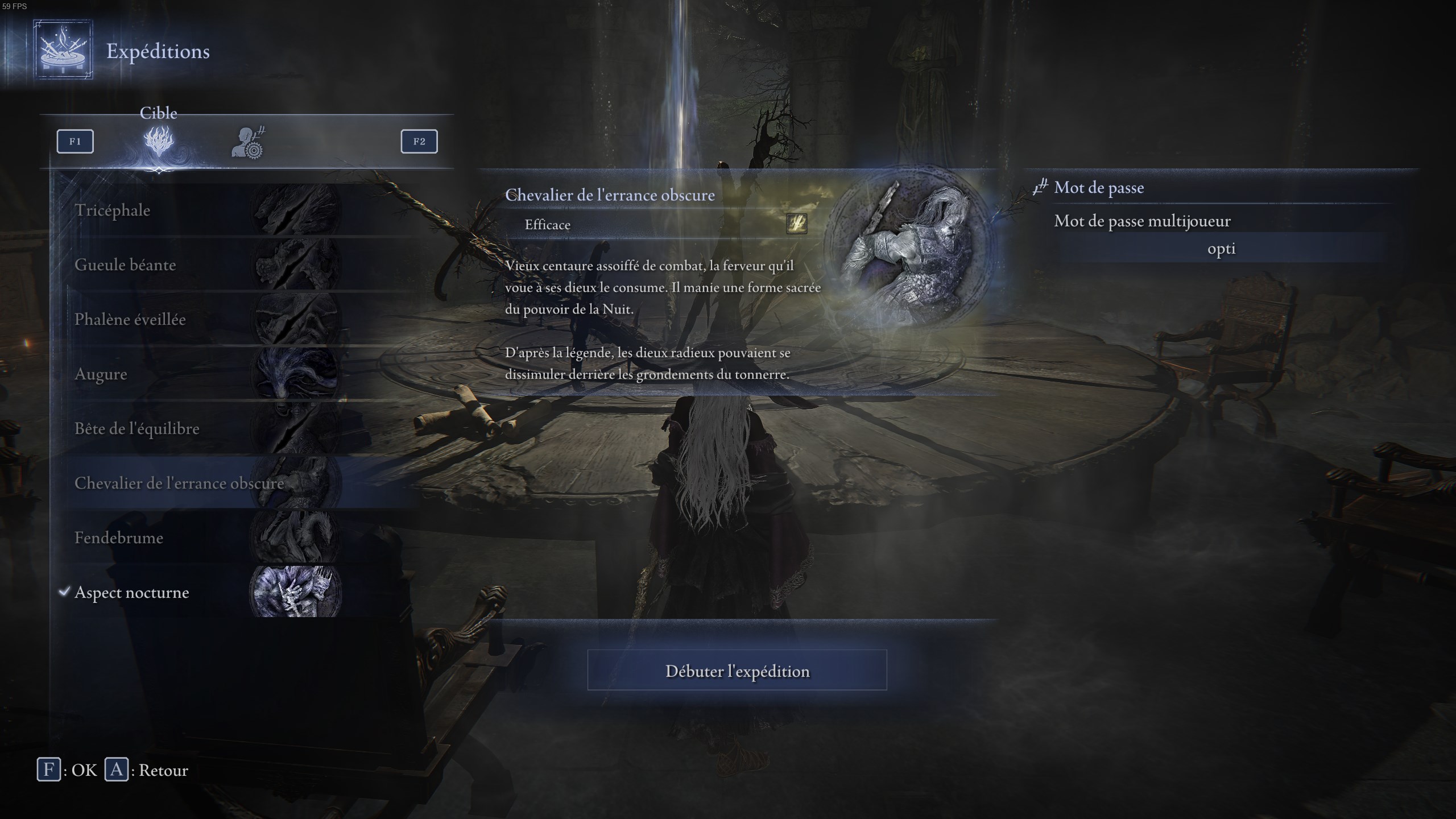Click the F1 tab-cycle control
Viewport: 1456px width, 819px height.
pos(75,142)
